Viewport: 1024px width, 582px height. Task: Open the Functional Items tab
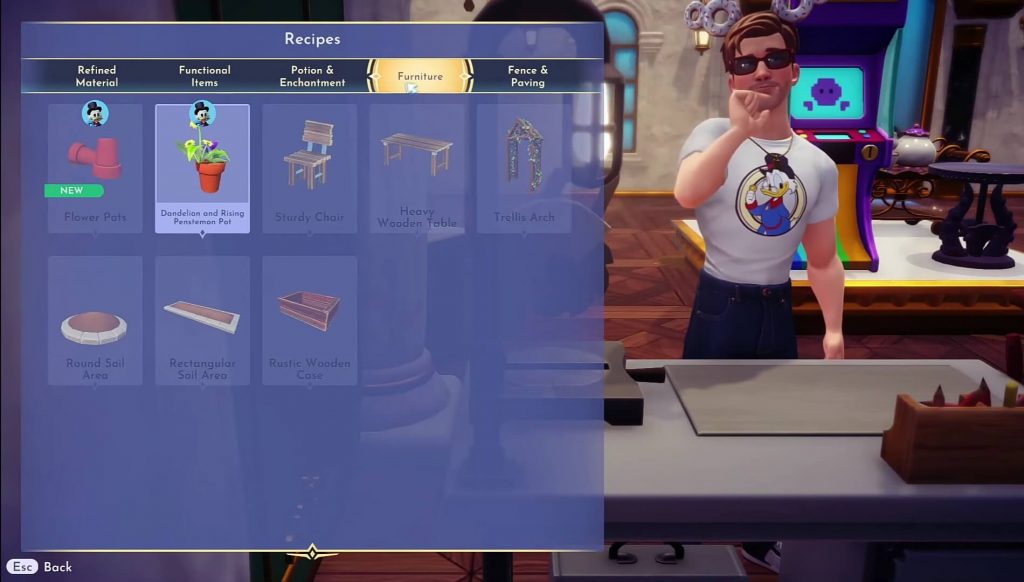(205, 76)
